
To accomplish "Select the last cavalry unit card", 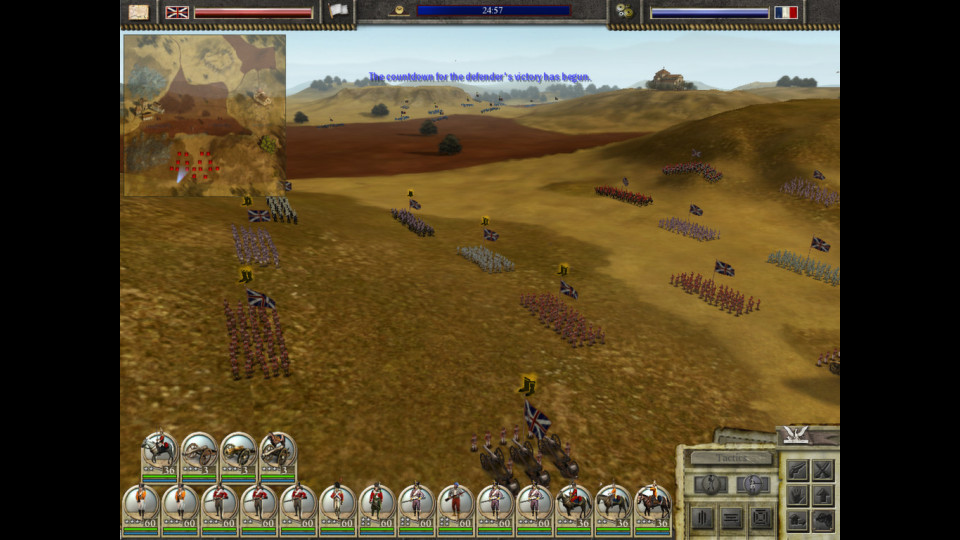I will [653, 505].
